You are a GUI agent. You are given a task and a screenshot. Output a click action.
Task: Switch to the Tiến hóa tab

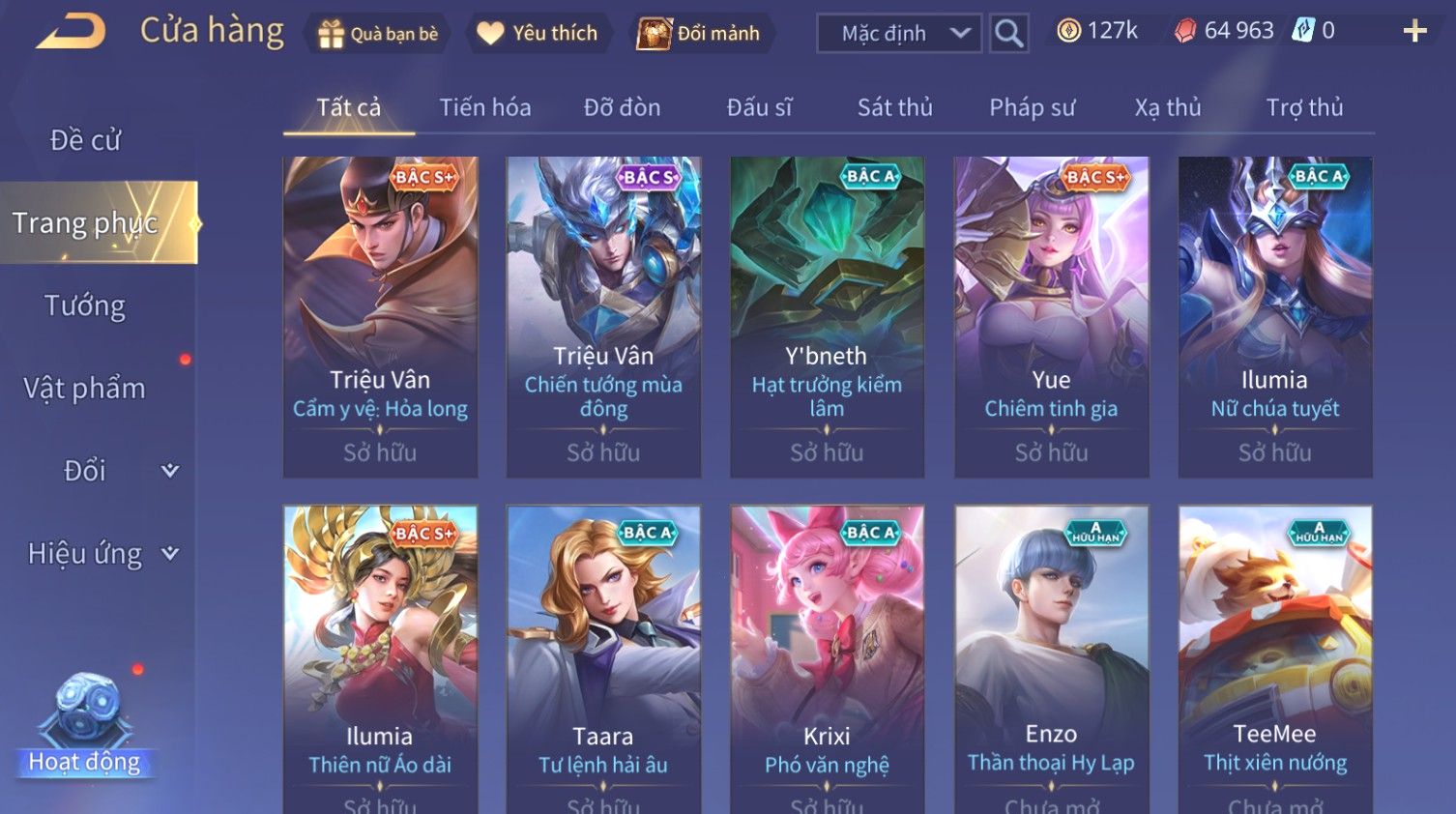click(484, 107)
